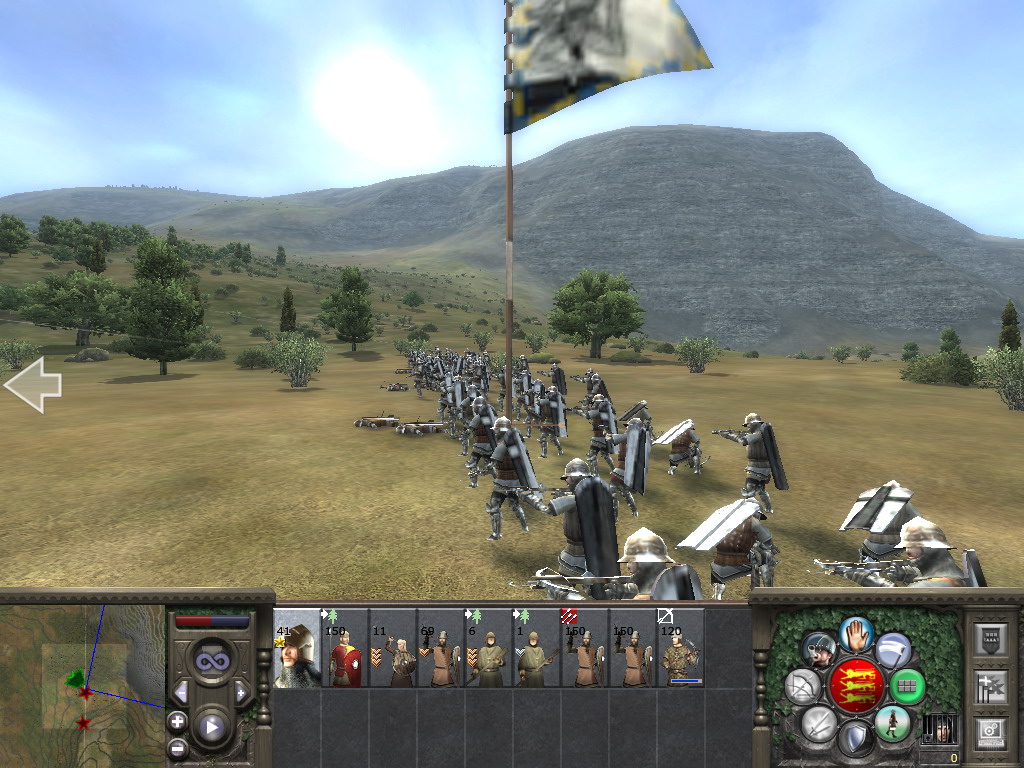Click the crossed swords melee button
1024x768 pixels.
pos(820,722)
